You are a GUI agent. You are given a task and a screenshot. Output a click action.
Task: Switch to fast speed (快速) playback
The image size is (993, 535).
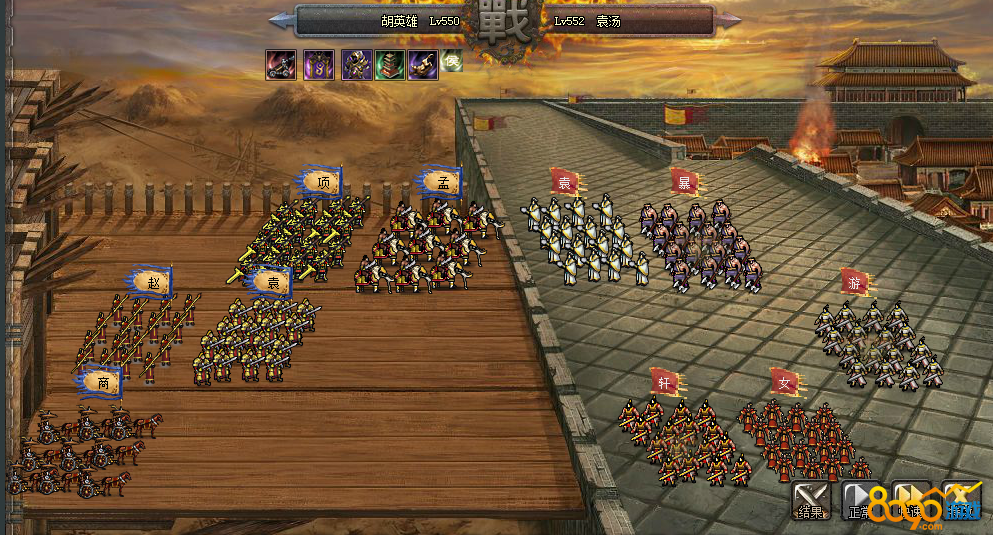point(911,499)
